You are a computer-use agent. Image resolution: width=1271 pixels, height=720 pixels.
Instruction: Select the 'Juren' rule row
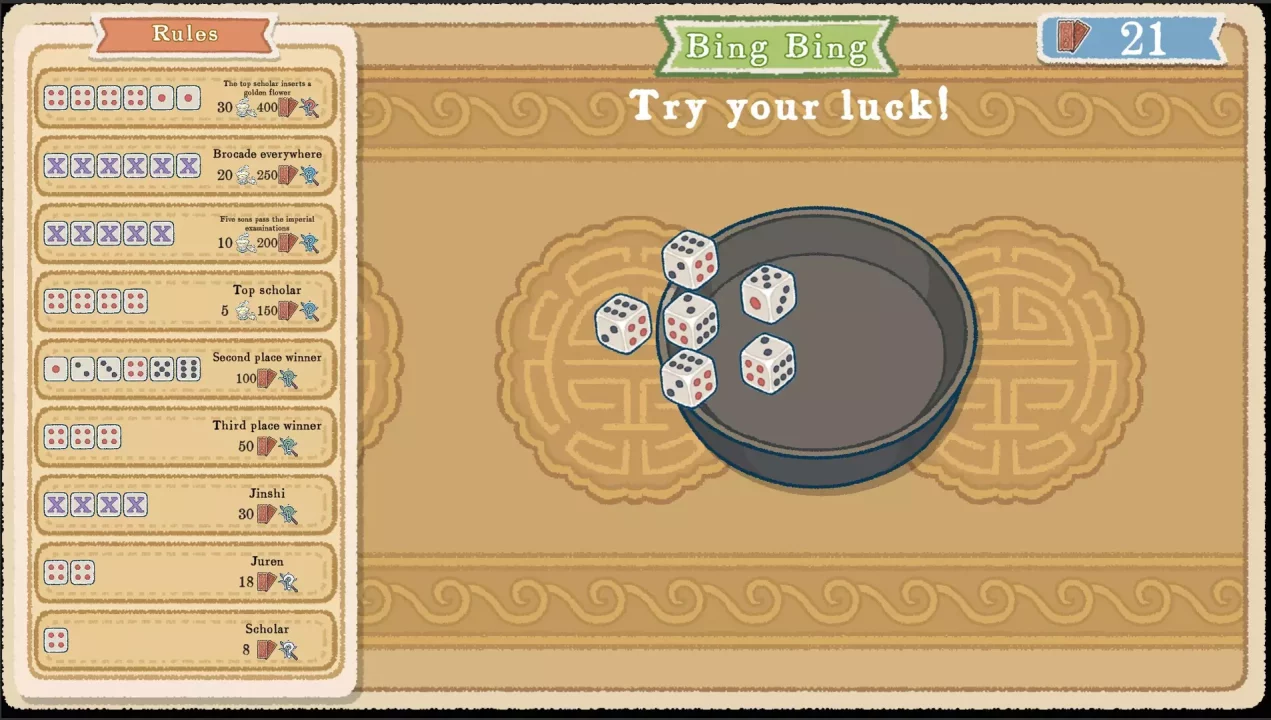pyautogui.click(x=185, y=573)
